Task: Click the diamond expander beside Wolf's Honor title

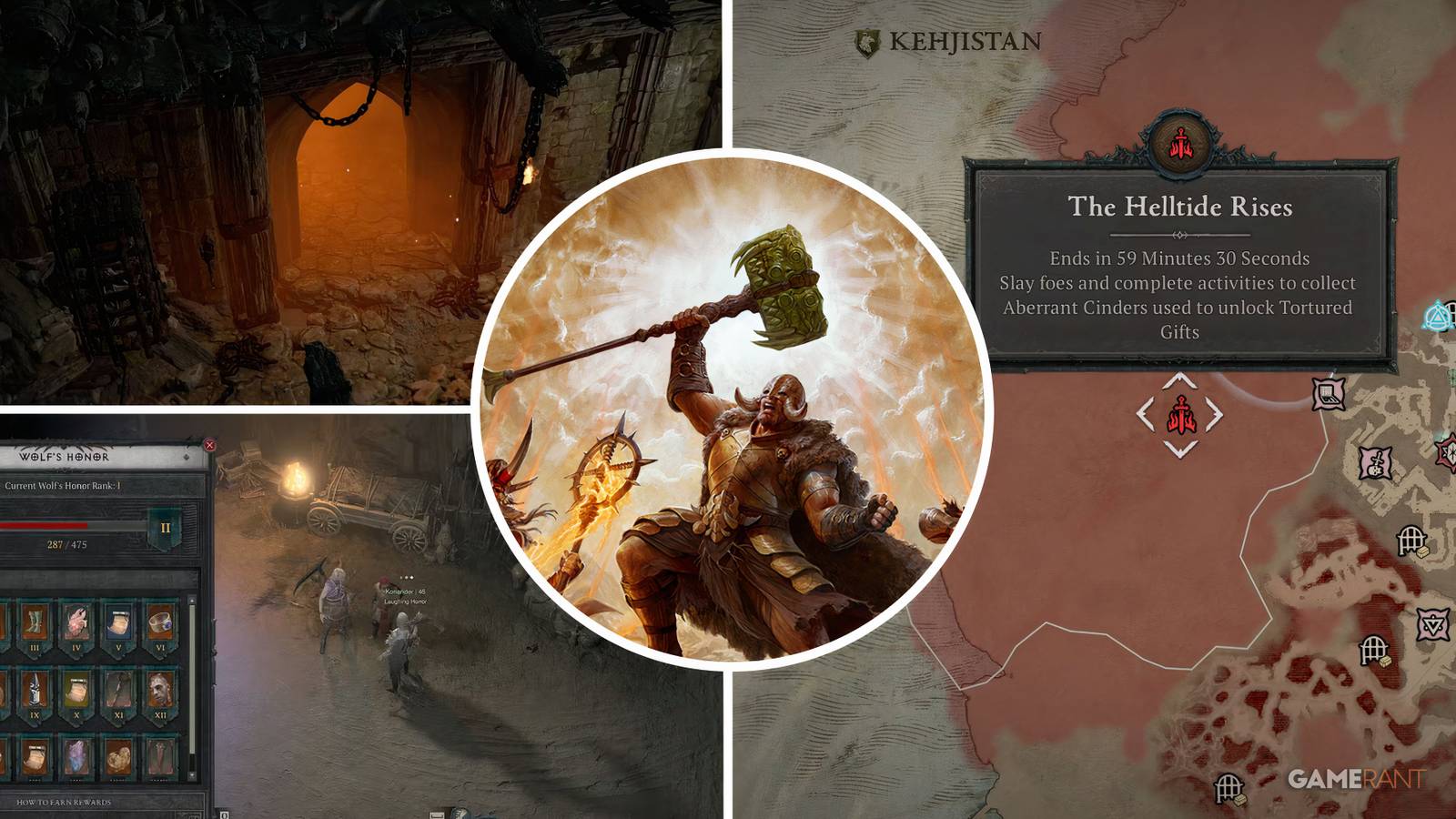Action: coord(186,456)
